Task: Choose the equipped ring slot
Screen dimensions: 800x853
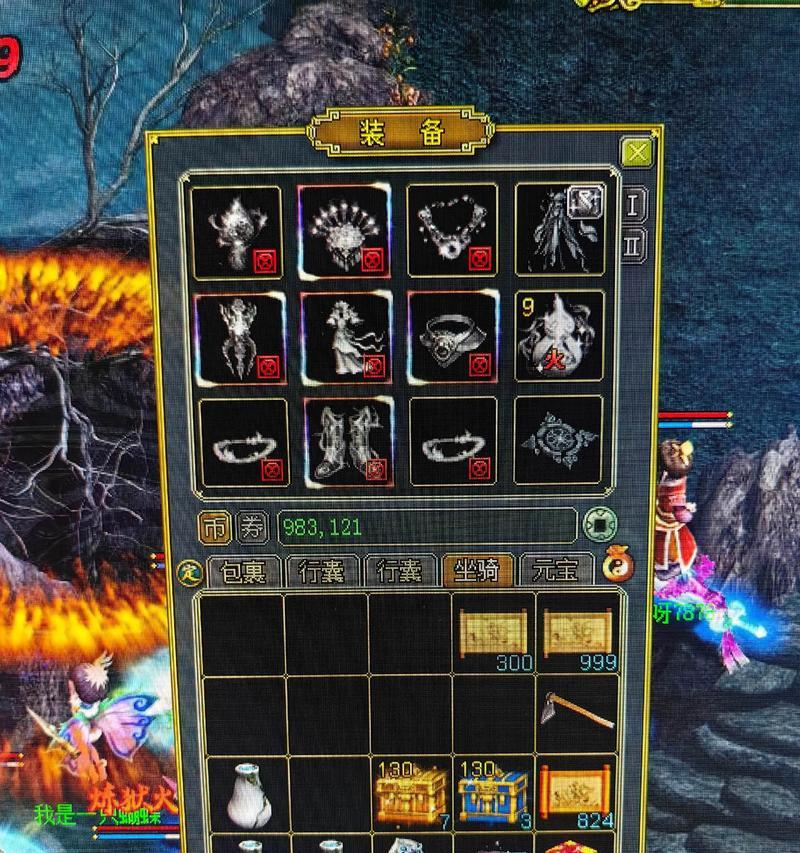Action: [452, 337]
